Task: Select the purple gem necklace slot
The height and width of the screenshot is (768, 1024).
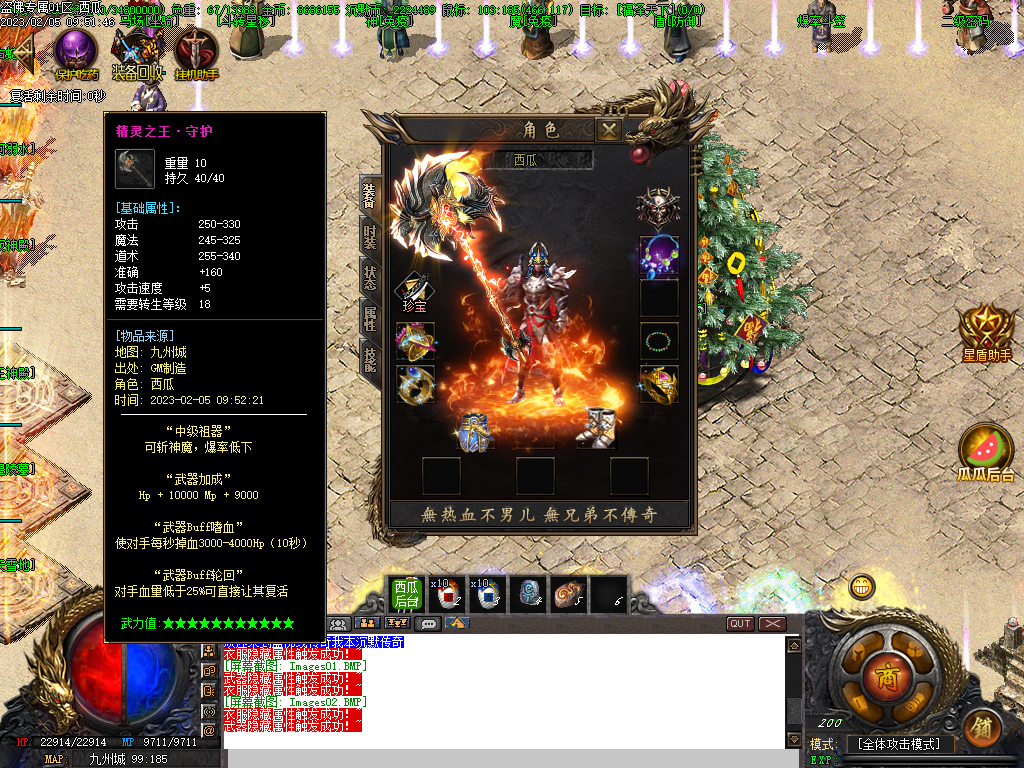Action: pyautogui.click(x=659, y=256)
